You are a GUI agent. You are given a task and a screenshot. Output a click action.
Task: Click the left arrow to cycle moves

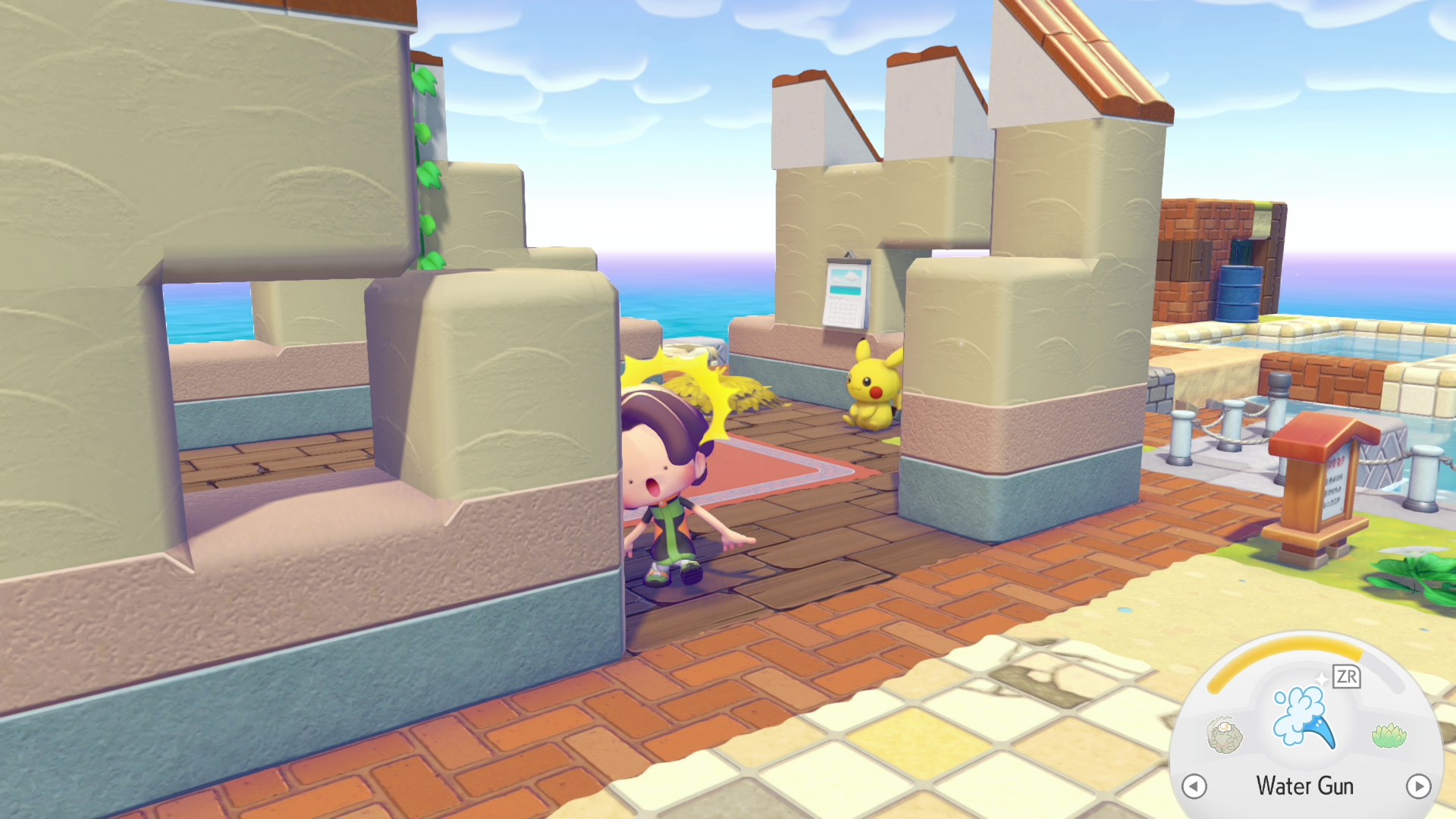coord(1194,786)
